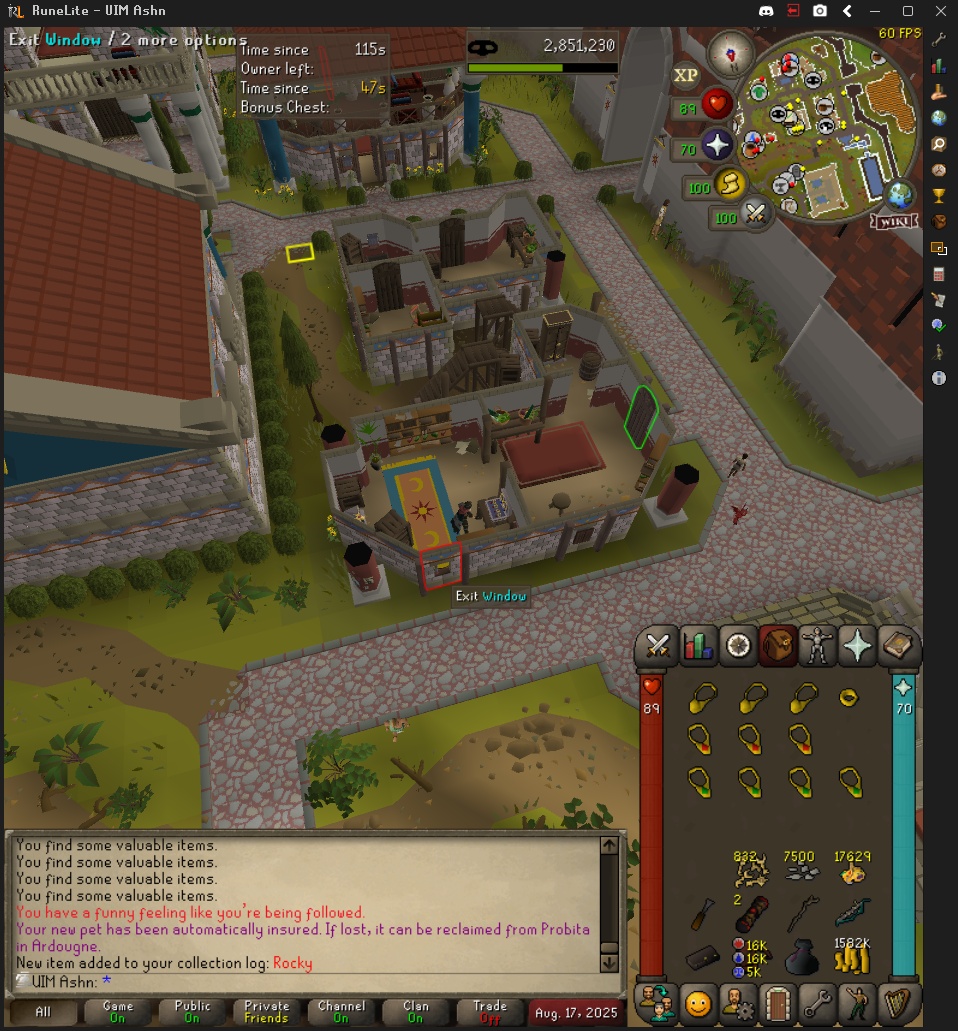958x1031 pixels.
Task: Open the Worn Equipment tab
Action: tap(818, 647)
